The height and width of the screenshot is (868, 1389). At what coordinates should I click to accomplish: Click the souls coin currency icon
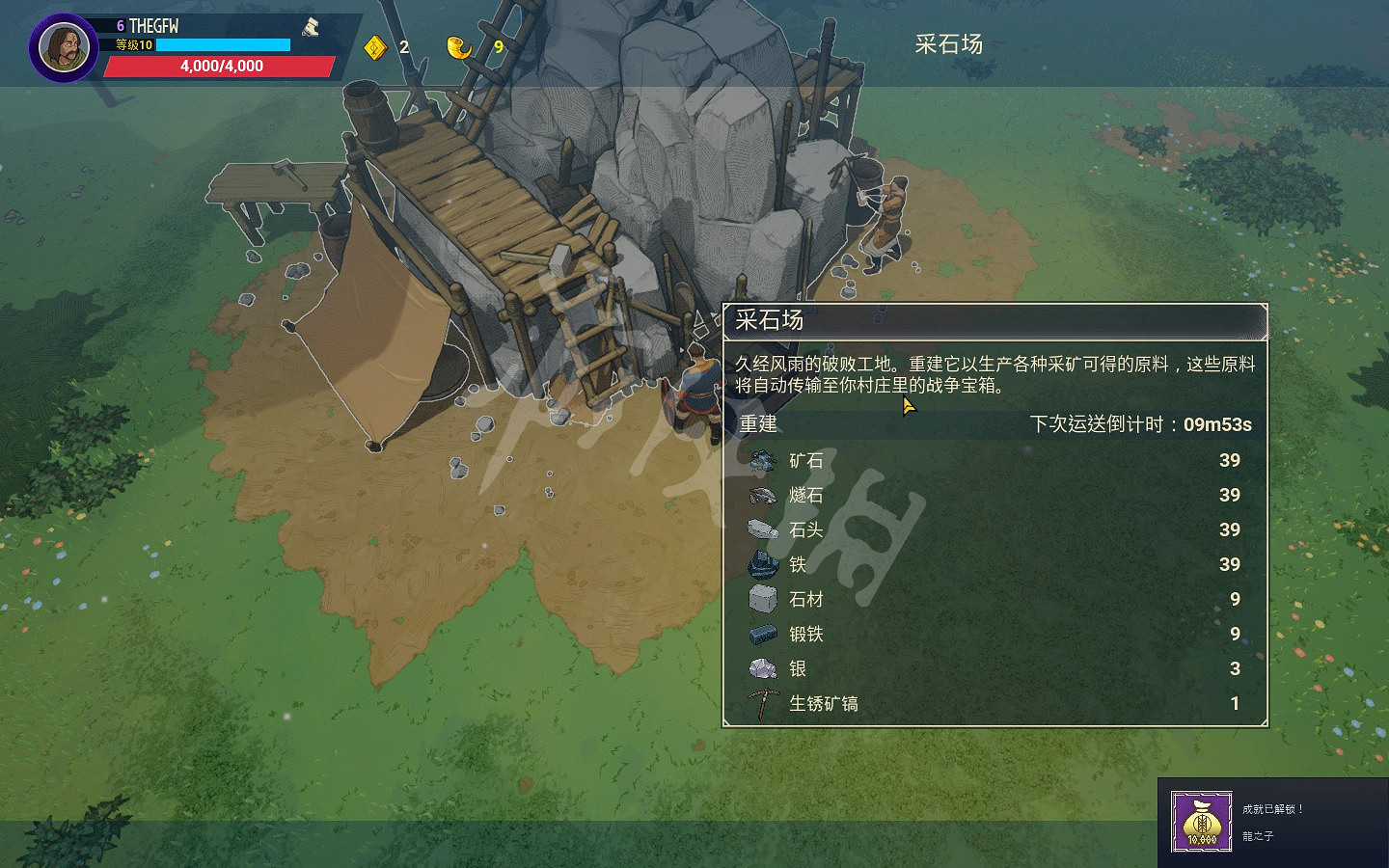375,45
